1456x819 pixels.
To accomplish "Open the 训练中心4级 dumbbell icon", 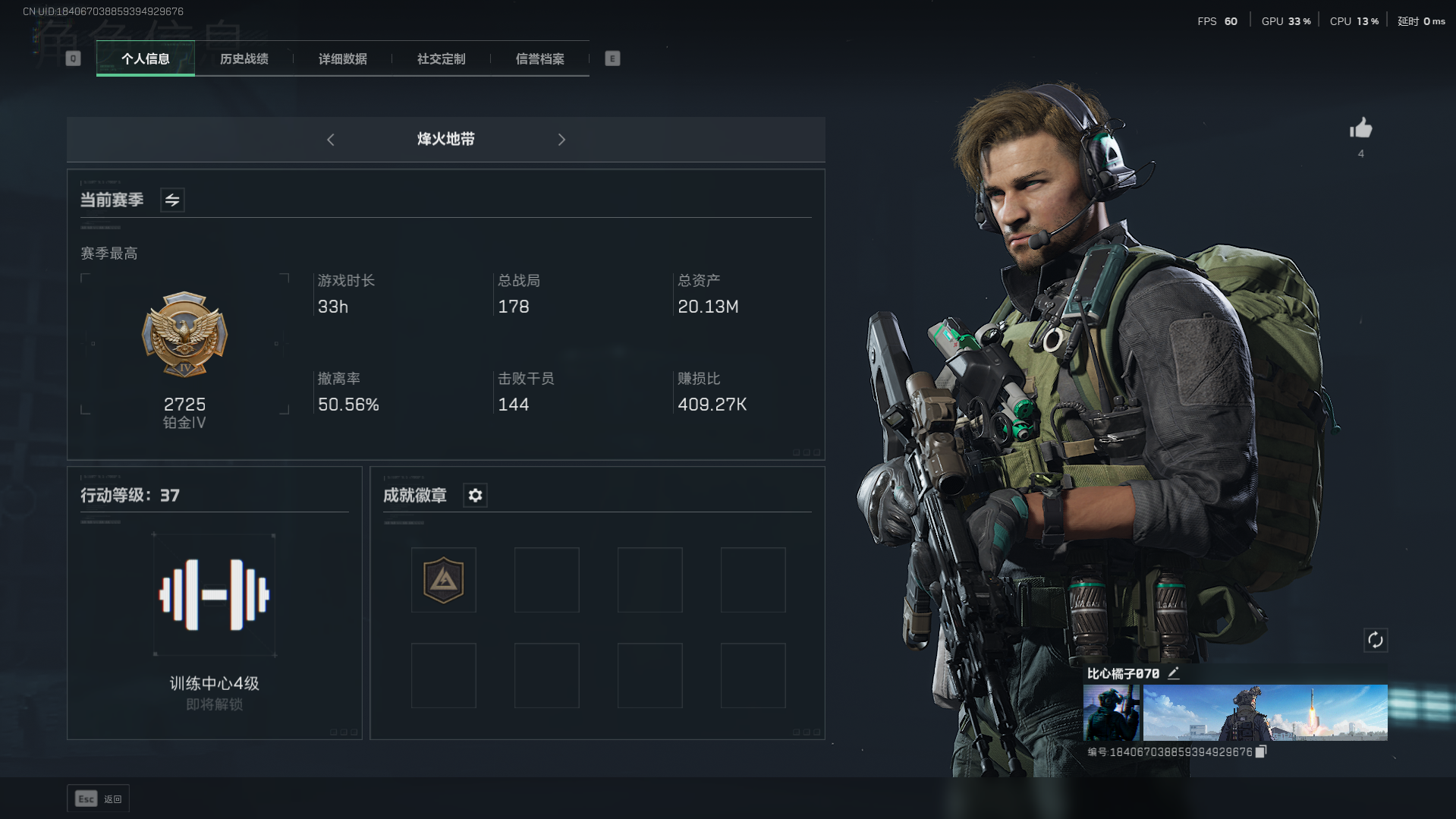I will 214,595.
